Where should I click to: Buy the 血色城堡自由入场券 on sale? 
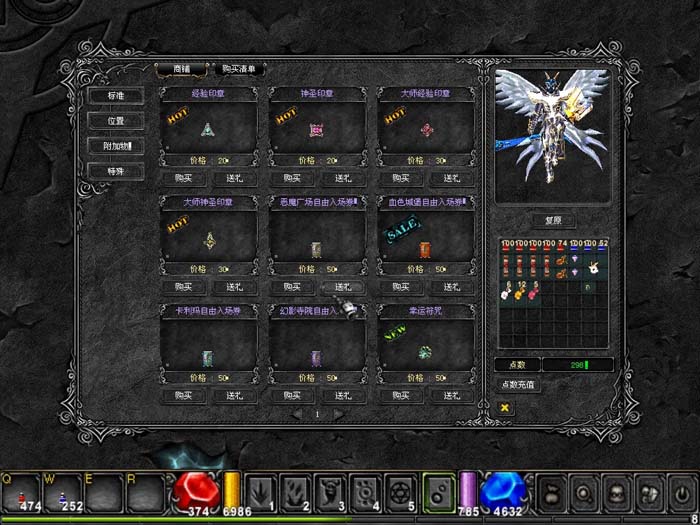tap(398, 287)
